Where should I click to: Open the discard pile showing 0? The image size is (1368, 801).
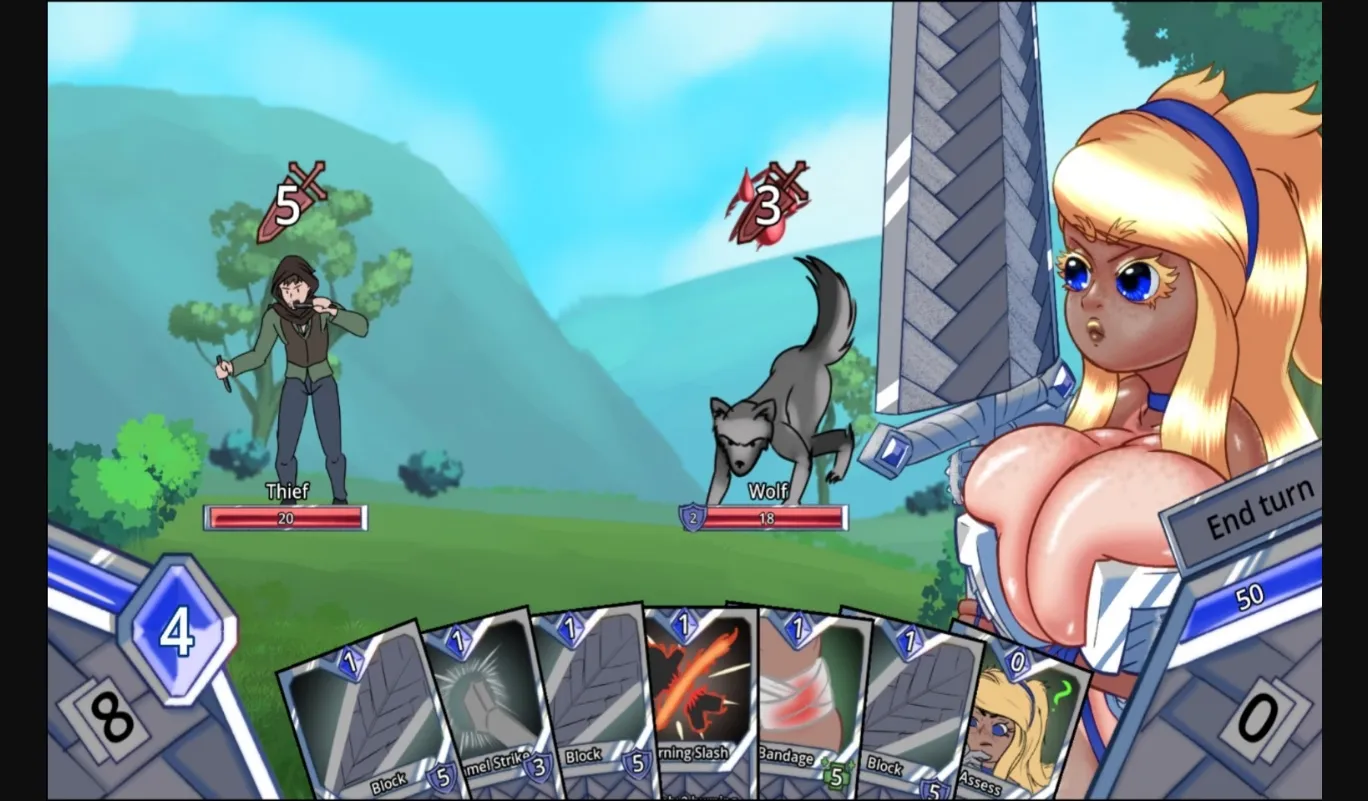(x=1257, y=719)
